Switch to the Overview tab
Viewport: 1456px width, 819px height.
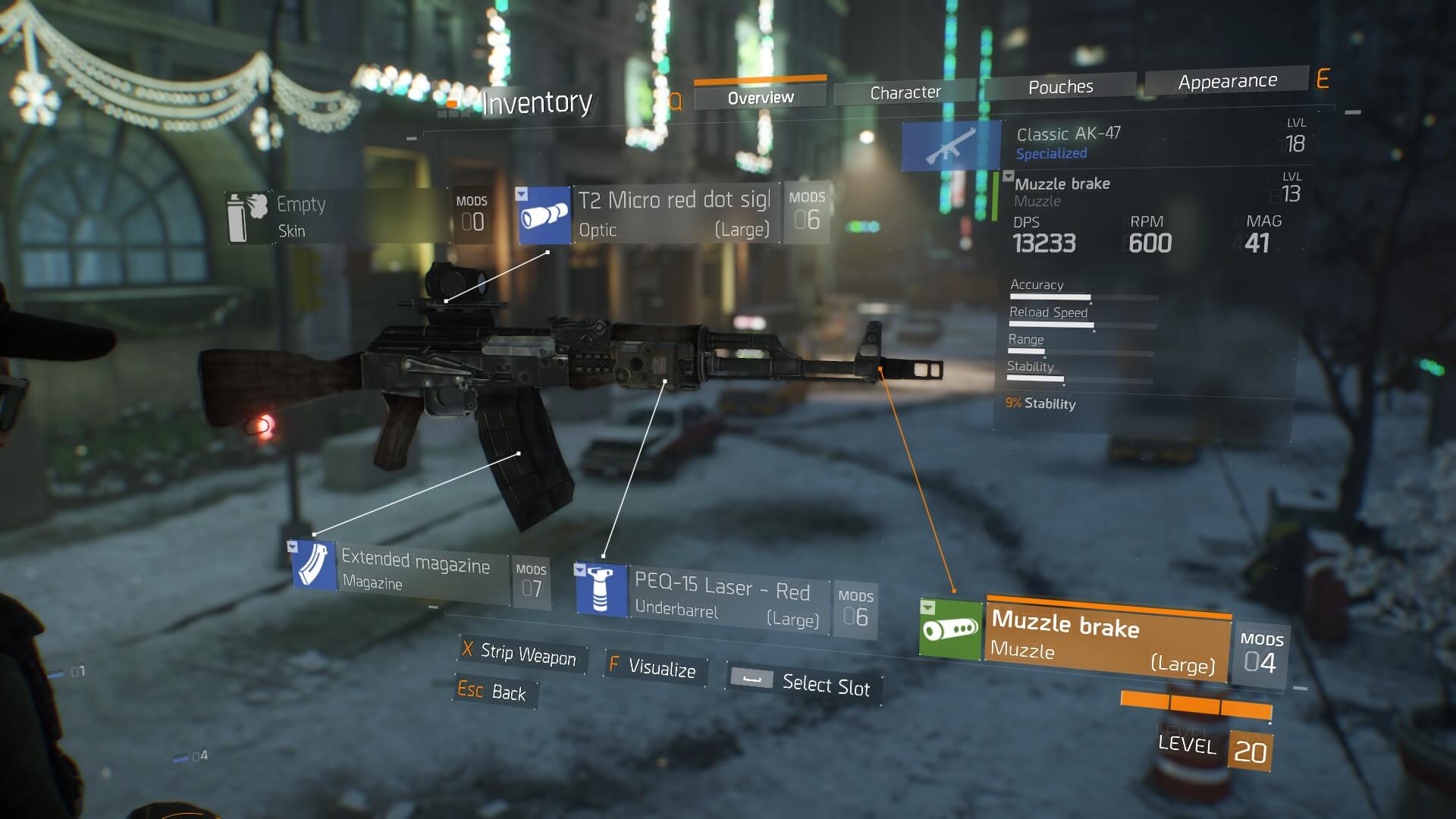[x=760, y=97]
